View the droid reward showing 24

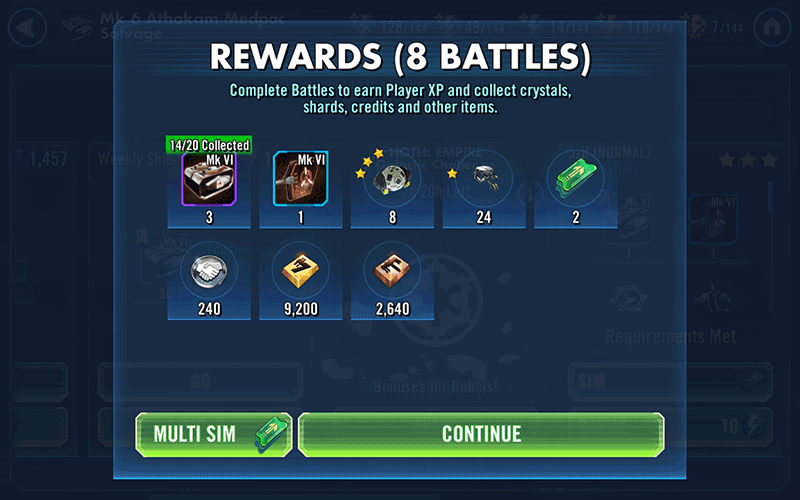click(x=484, y=179)
